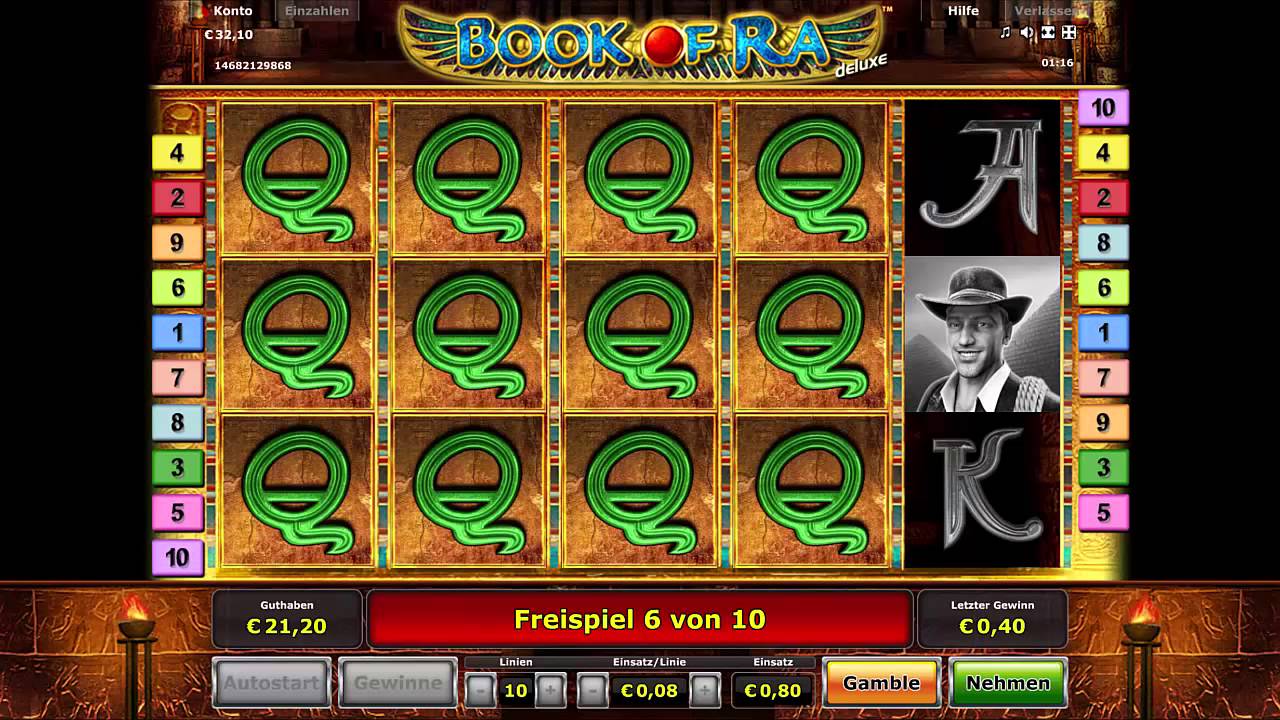Select the red payline 2 marker on the left
This screenshot has height=720, width=1280.
pos(177,198)
